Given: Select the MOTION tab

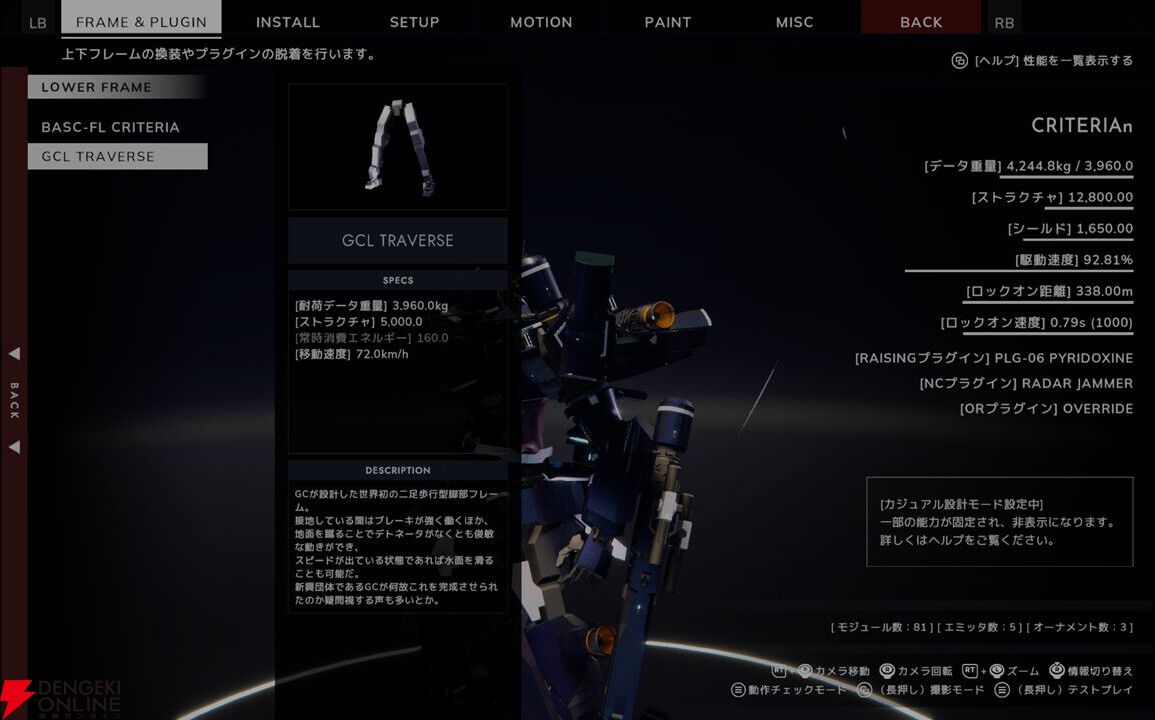Looking at the screenshot, I should point(541,21).
